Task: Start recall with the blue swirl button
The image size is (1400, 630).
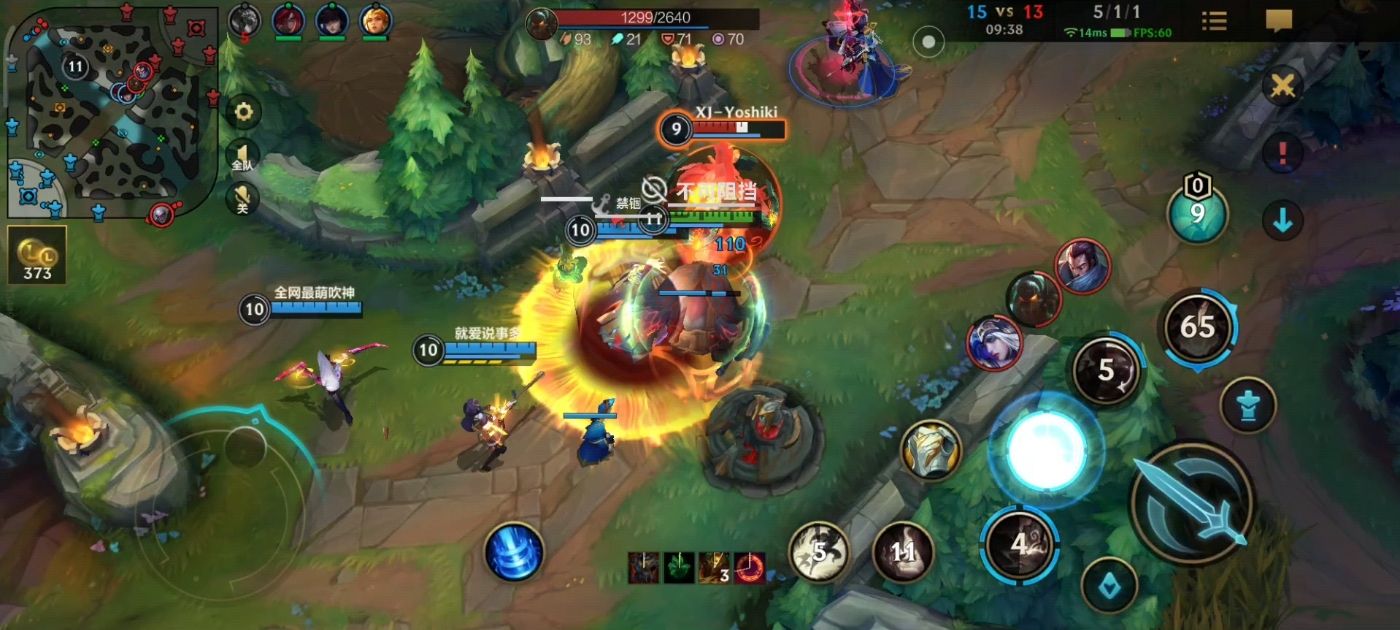Action: [x=514, y=551]
